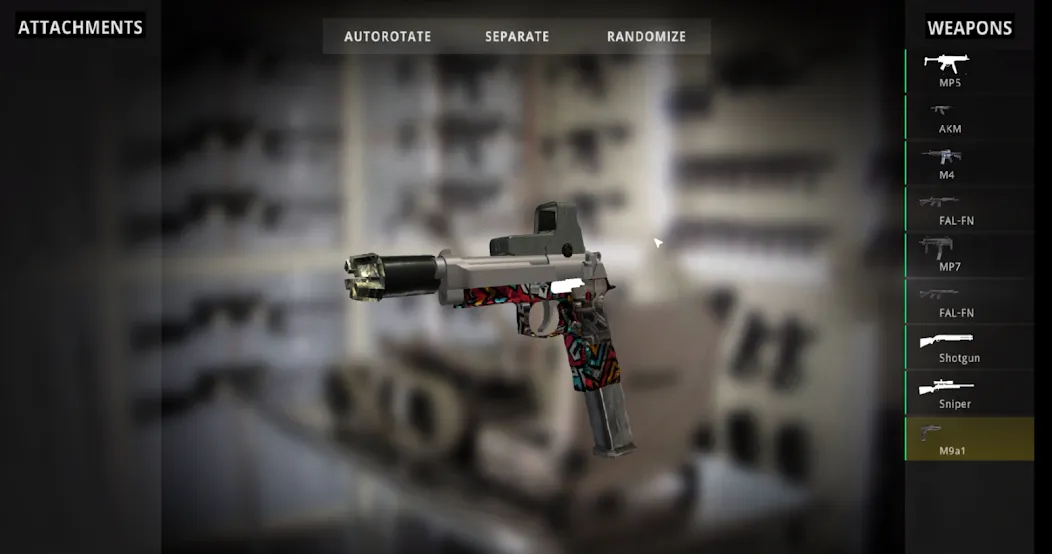Image resolution: width=1052 pixels, height=554 pixels.
Task: Toggle the Autorotate button
Action: coord(387,36)
